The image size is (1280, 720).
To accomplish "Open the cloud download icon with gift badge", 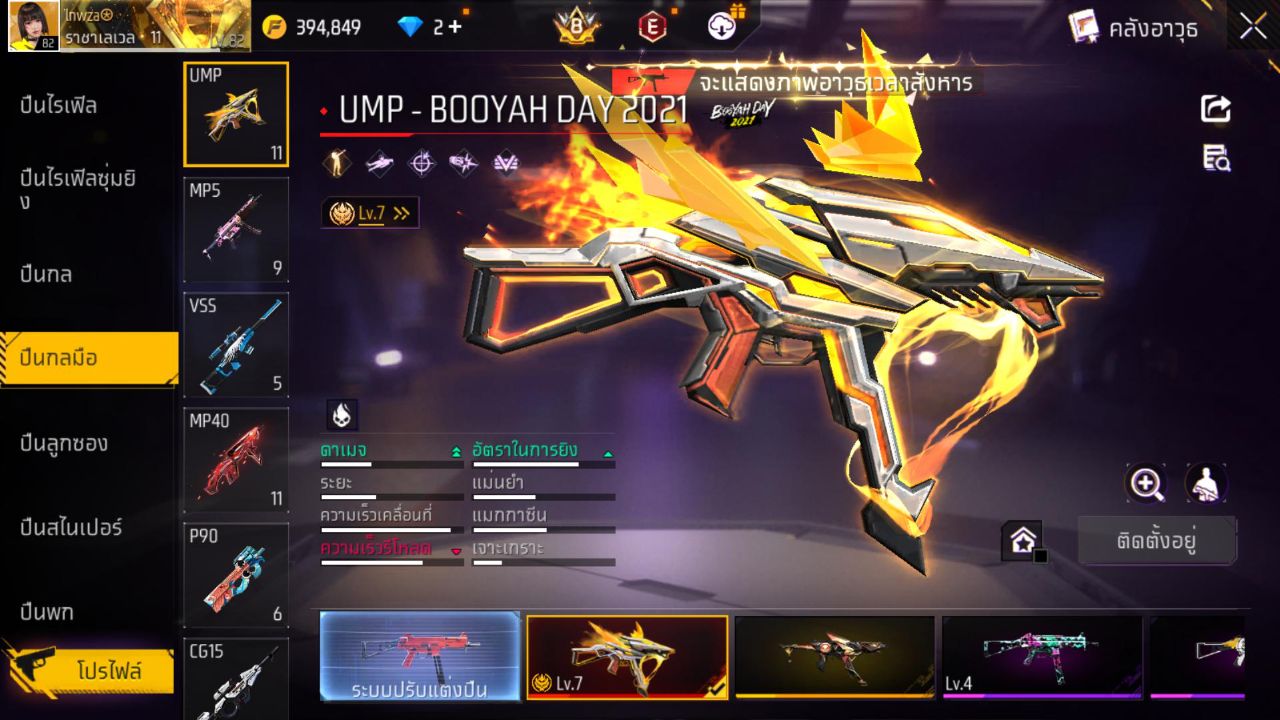I will point(721,28).
